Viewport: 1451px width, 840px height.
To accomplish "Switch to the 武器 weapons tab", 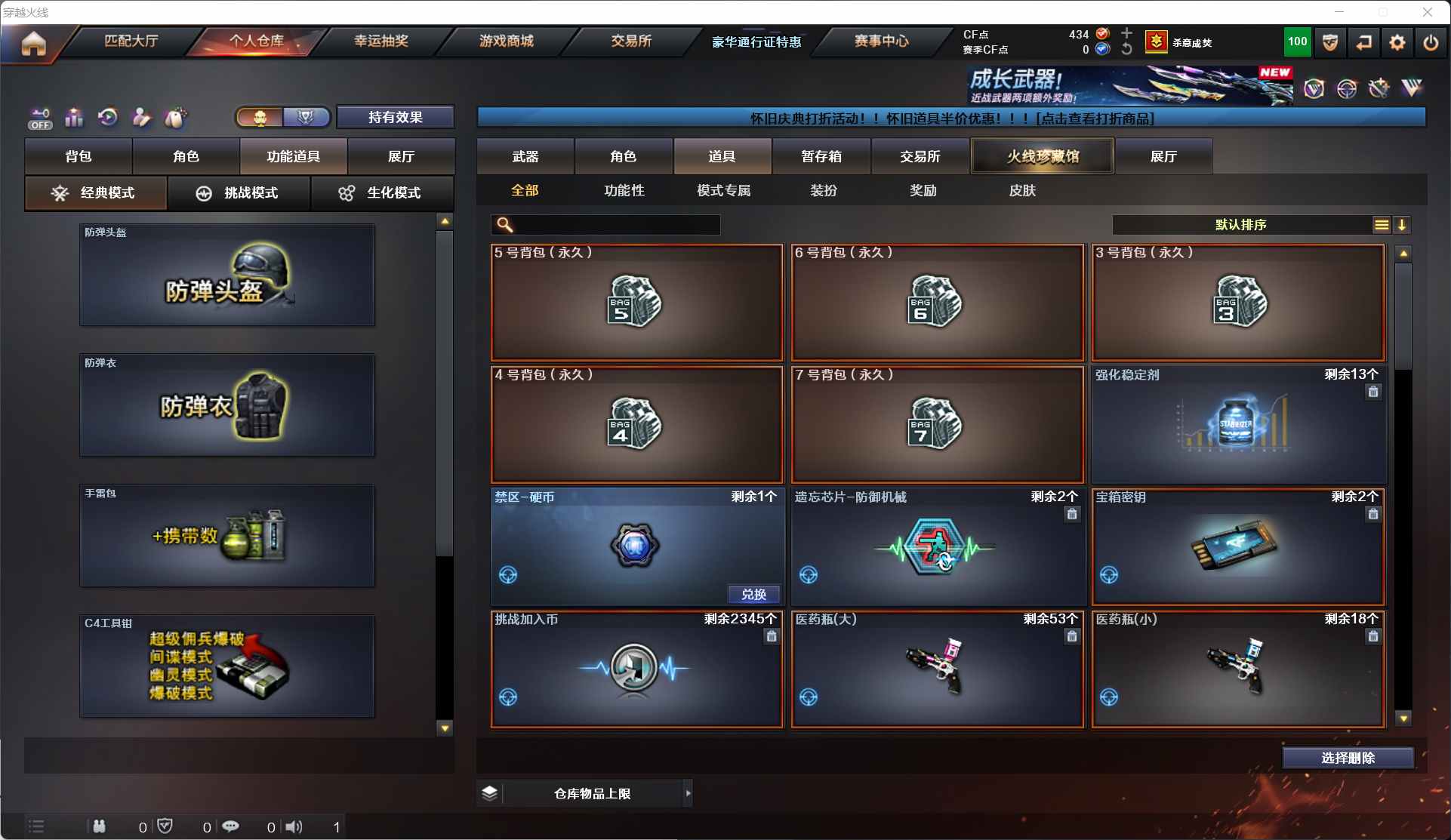I will coord(525,156).
